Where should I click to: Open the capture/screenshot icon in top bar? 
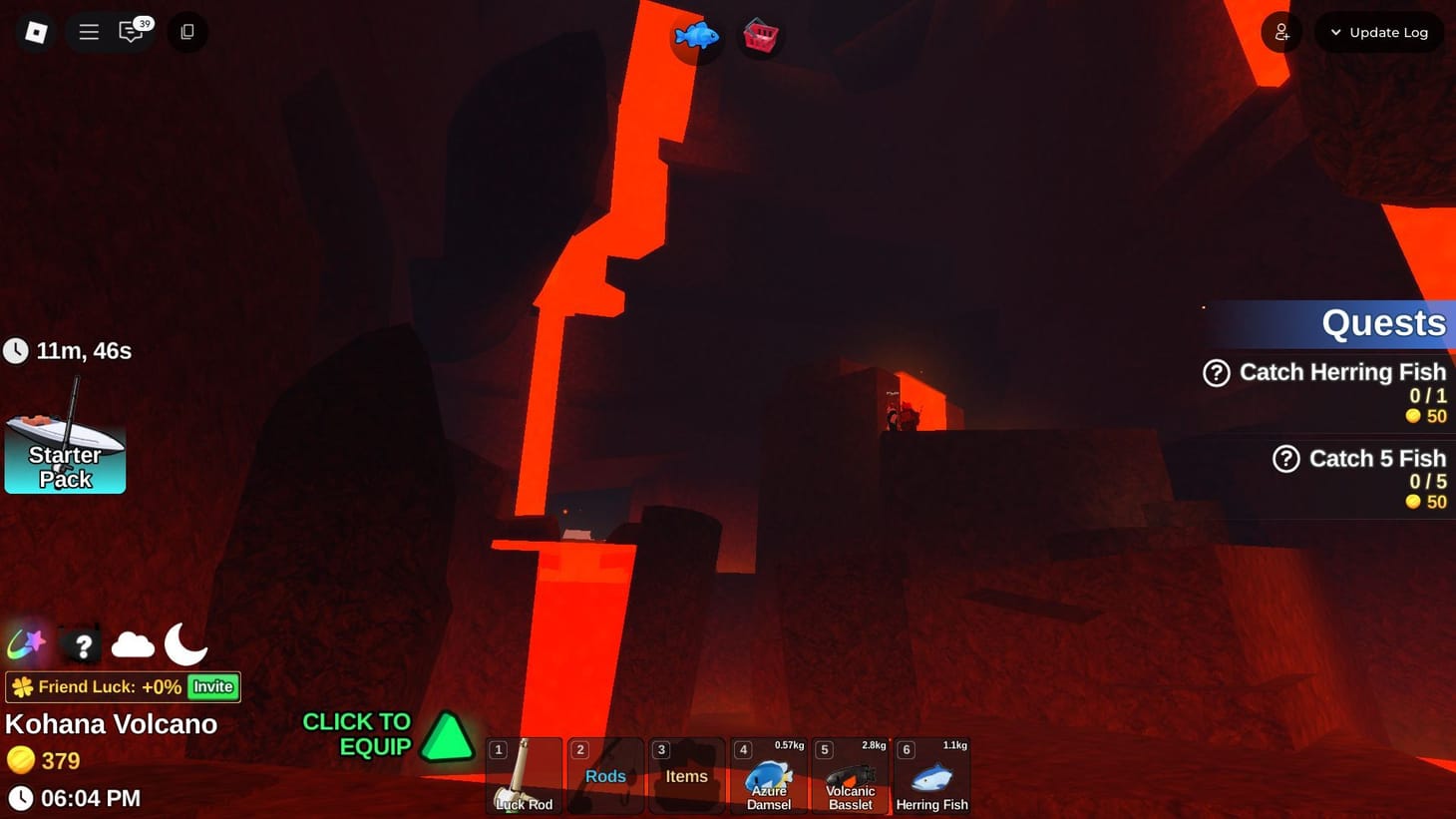186,31
